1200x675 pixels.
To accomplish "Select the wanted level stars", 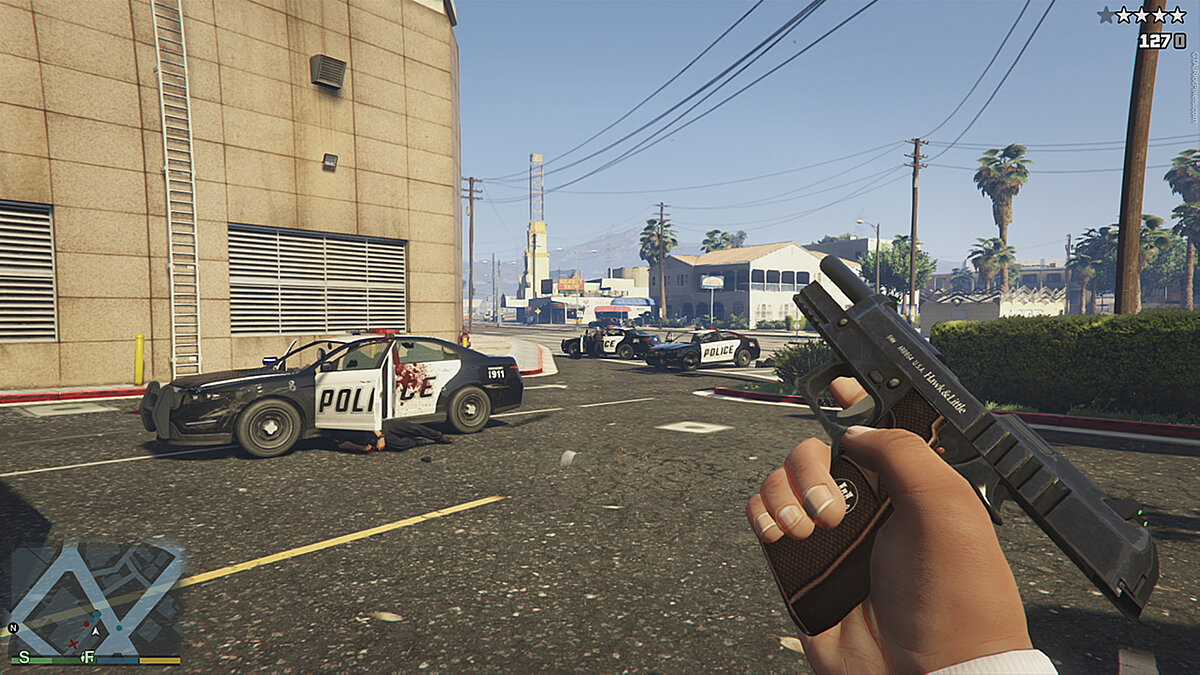I will (x=1142, y=15).
